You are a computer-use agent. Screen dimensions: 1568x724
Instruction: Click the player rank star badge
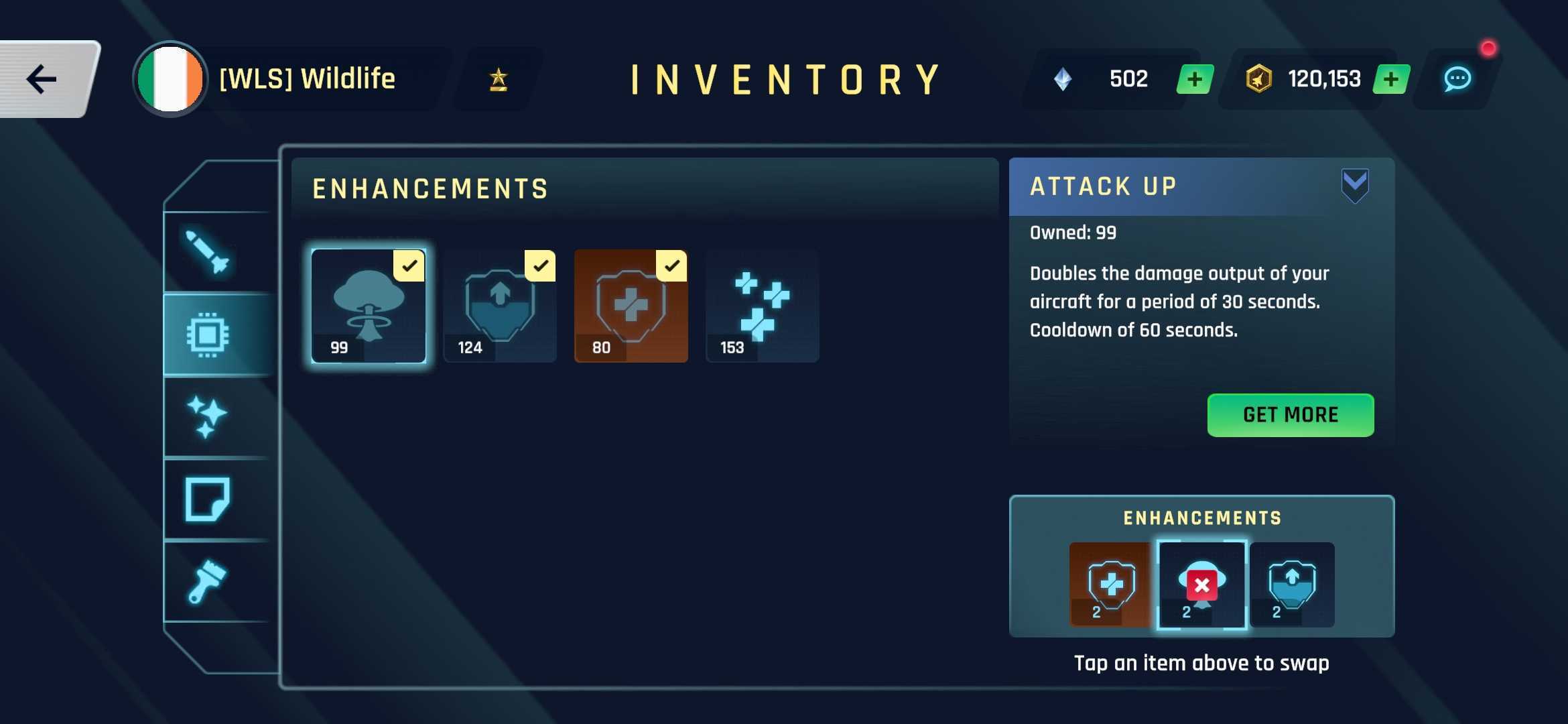[x=497, y=79]
